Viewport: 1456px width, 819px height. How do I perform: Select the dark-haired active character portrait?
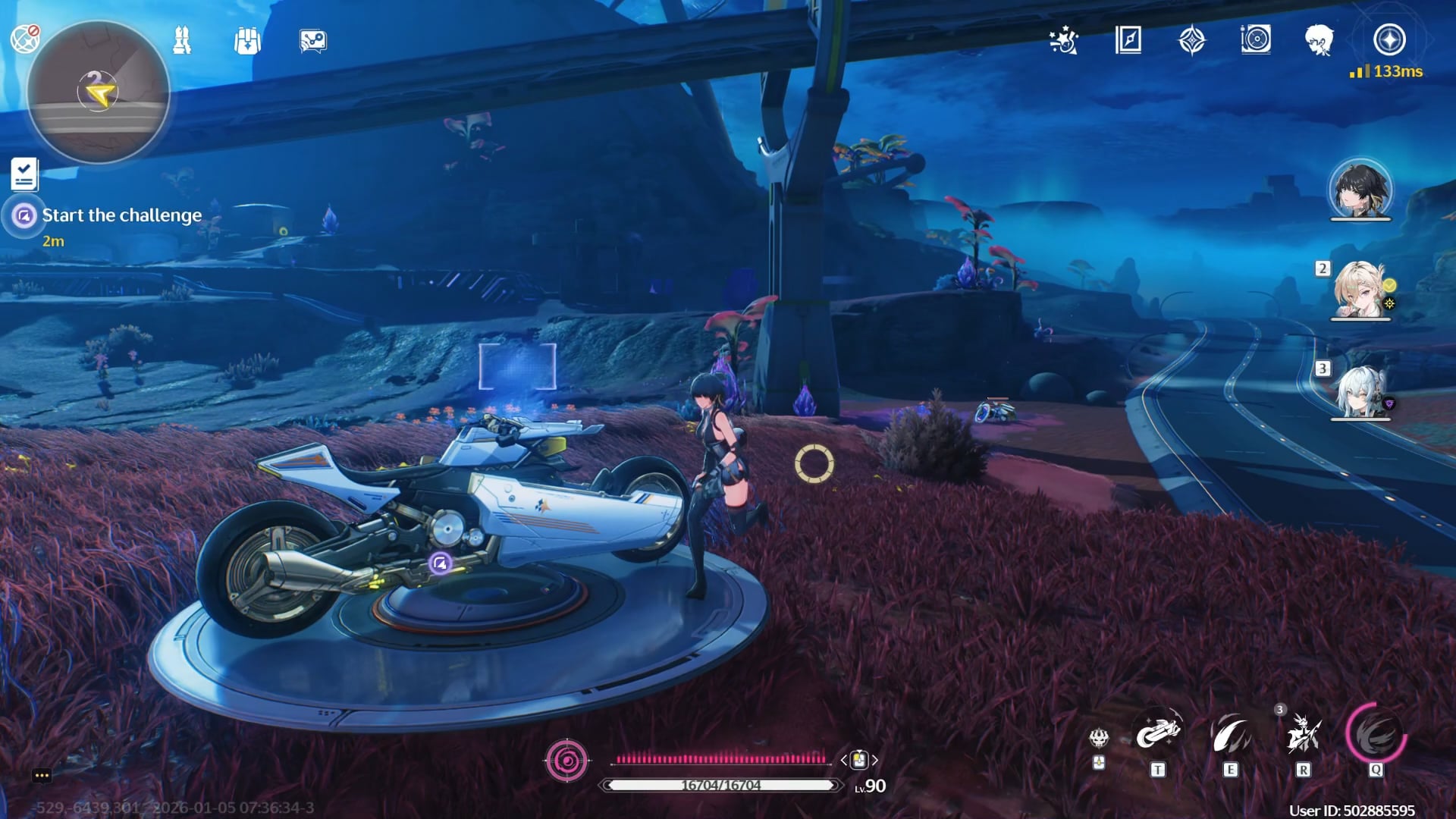coord(1360,190)
